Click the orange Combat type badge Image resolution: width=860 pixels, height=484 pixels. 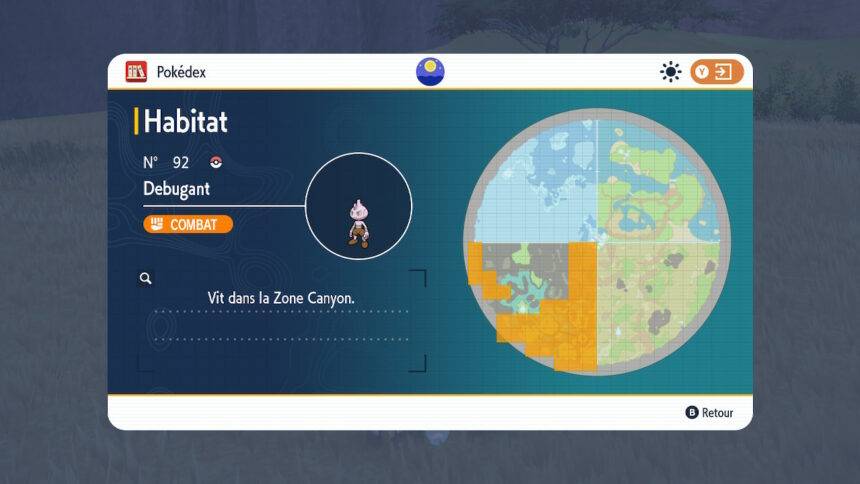coord(188,224)
